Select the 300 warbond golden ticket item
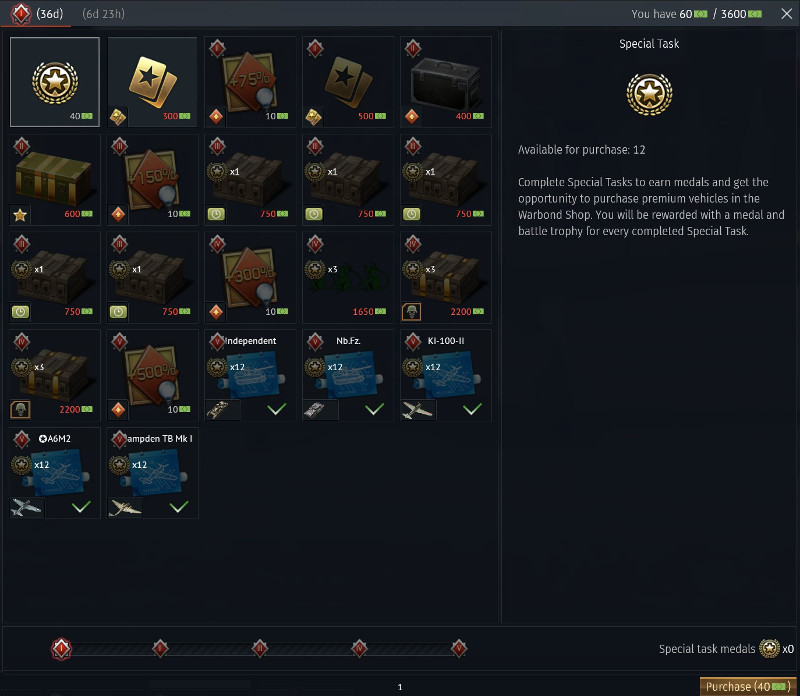Viewport: 800px width, 696px height. point(153,82)
